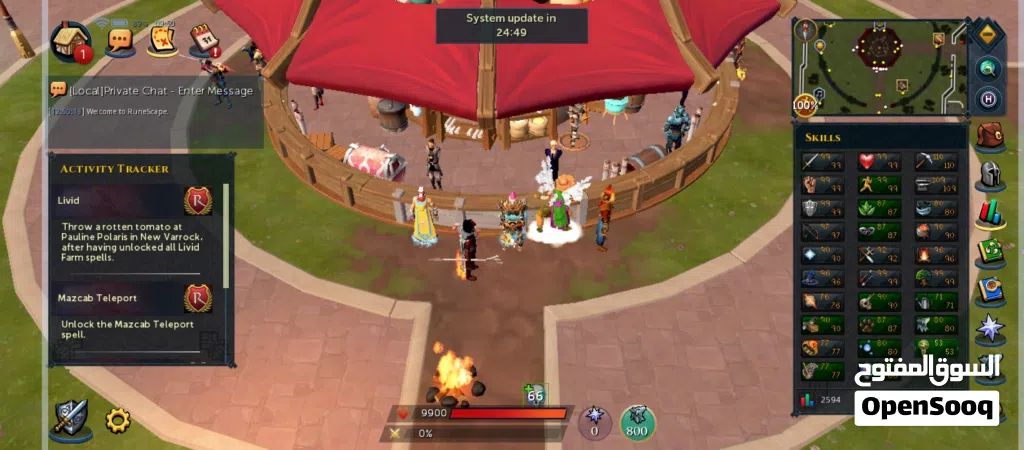Click the prayer points orb showing 0
Screen dimensions: 1024x450
[x=595, y=422]
